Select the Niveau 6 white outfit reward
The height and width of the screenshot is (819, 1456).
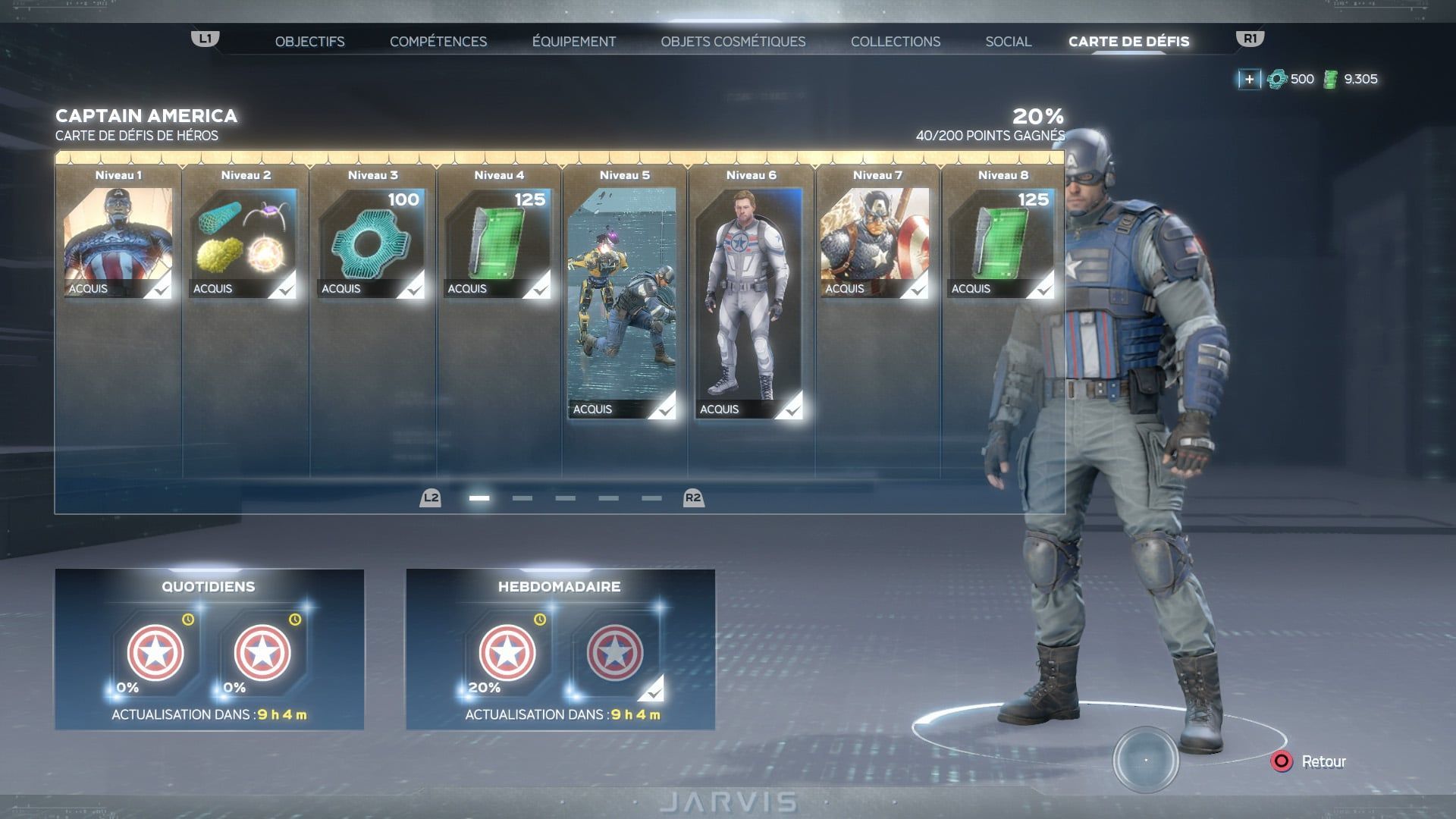(749, 303)
